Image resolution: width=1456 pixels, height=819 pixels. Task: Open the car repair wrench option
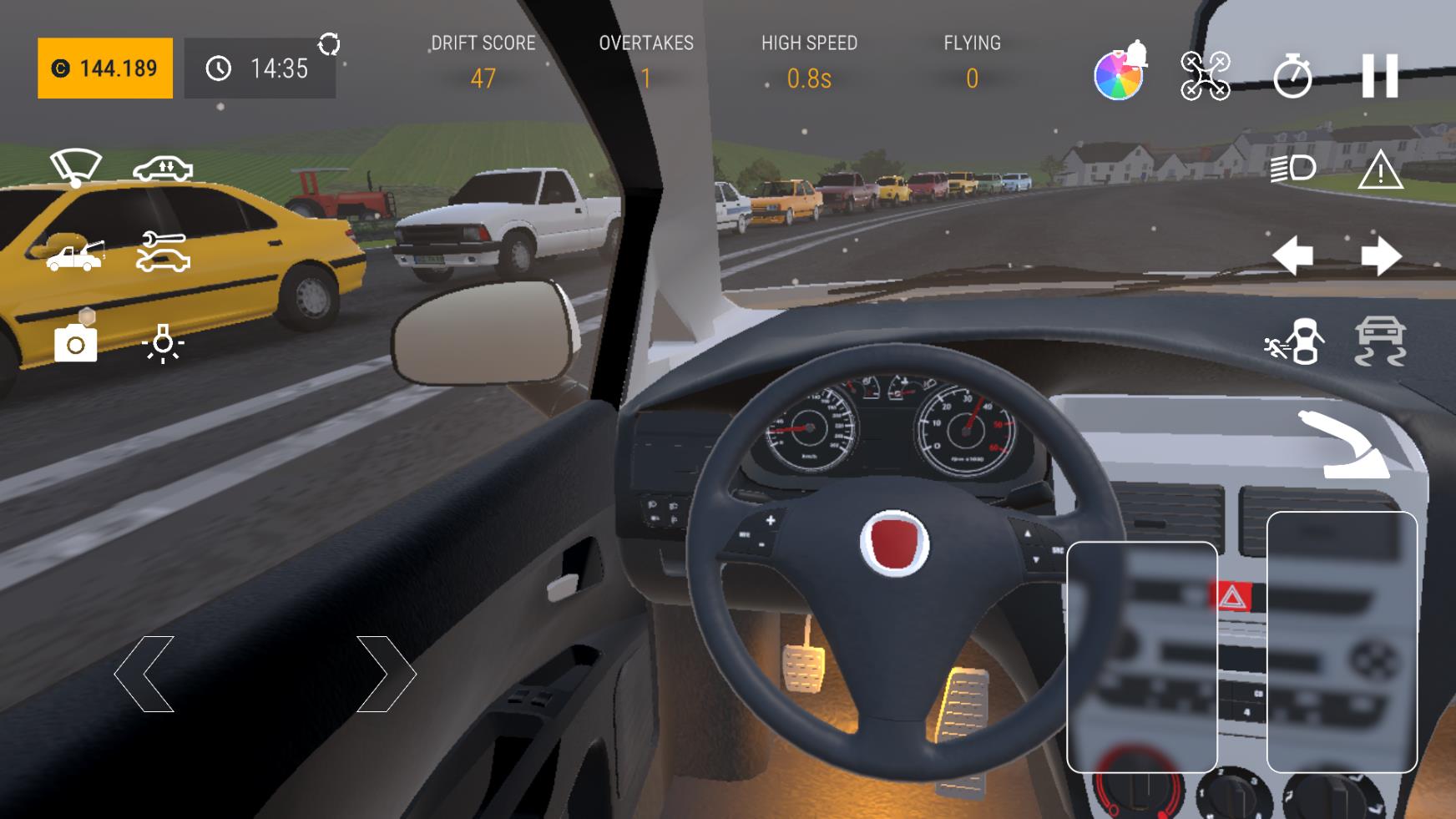click(163, 252)
